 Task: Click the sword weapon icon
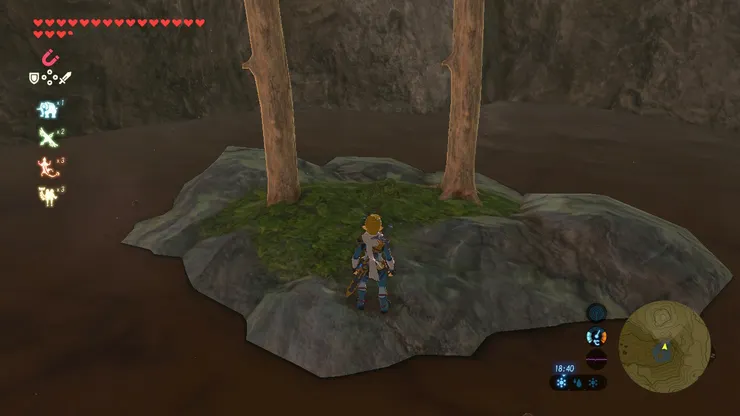click(63, 78)
